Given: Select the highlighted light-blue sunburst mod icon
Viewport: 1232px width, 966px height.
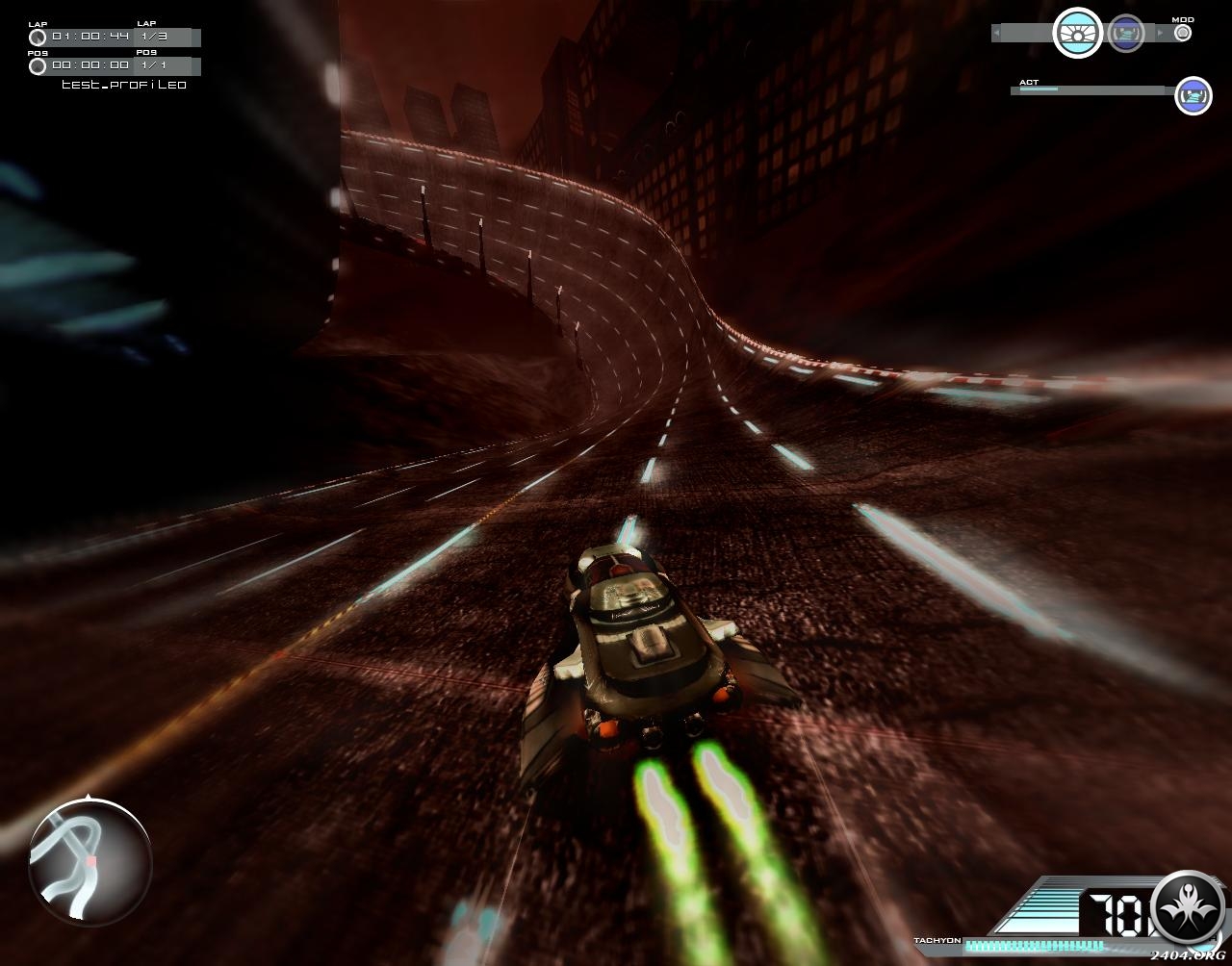Looking at the screenshot, I should [x=1077, y=34].
